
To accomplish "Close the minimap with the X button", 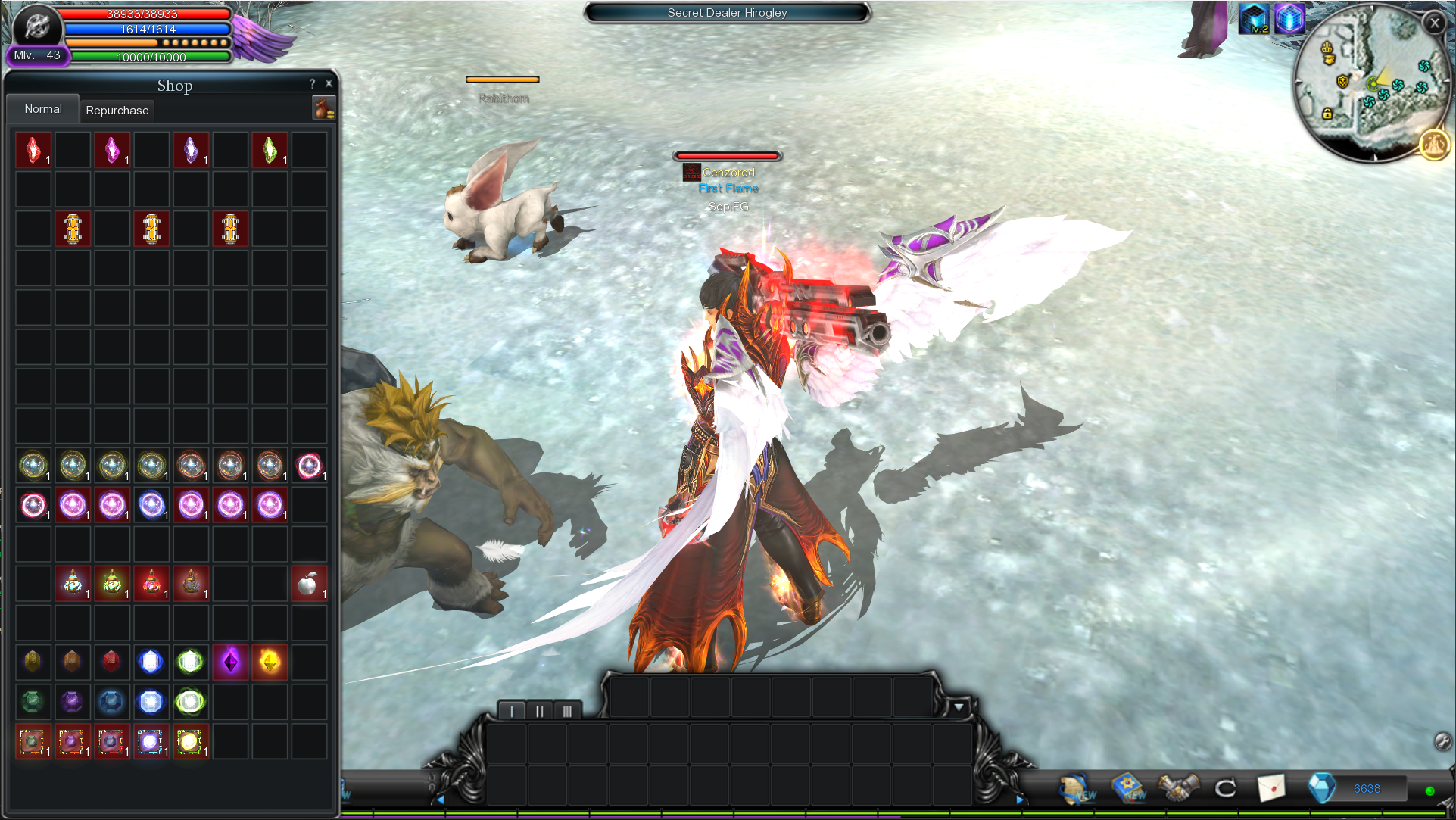I will pyautogui.click(x=1434, y=23).
